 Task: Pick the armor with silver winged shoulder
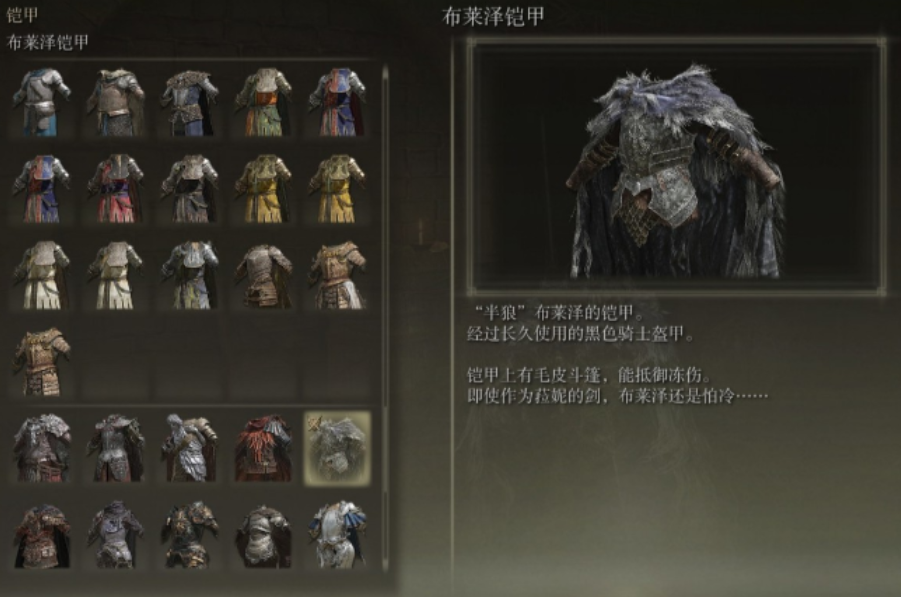pos(189,447)
